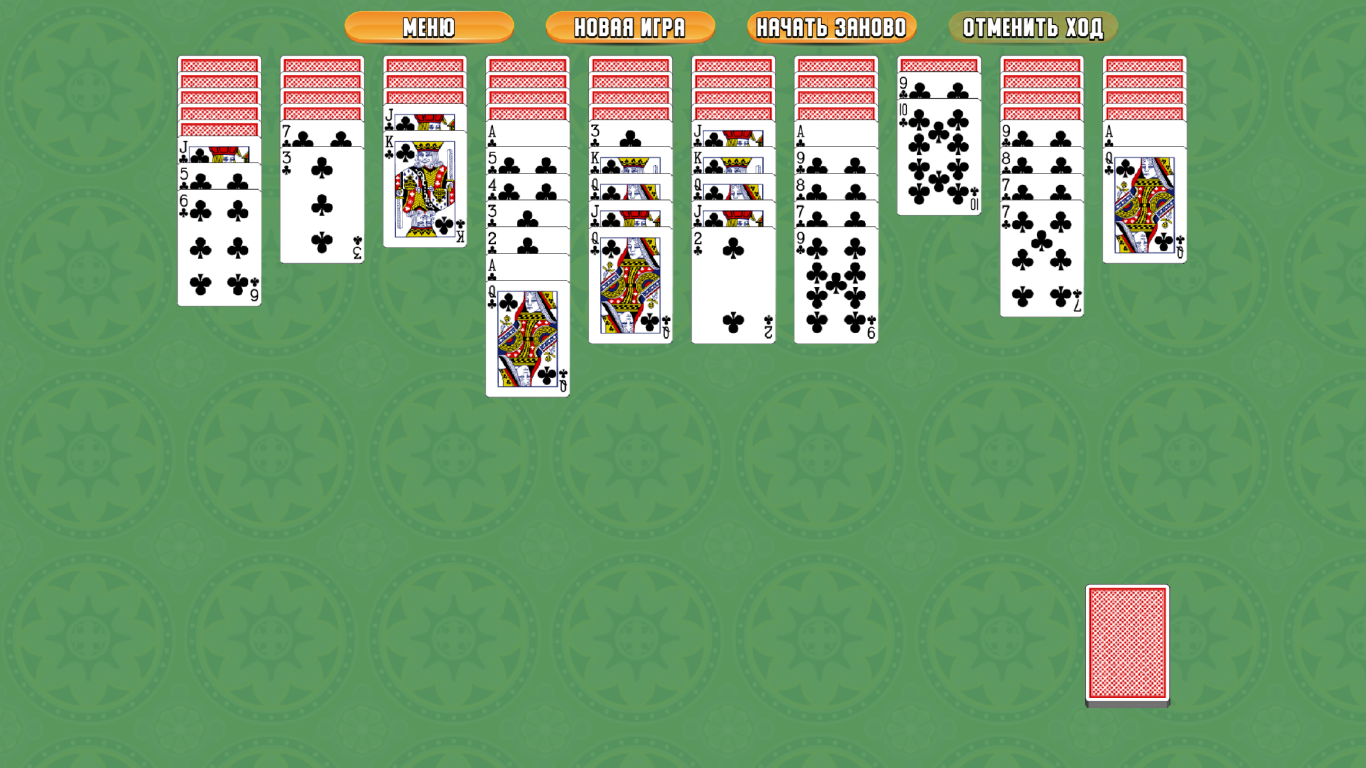
Task: Select the Queen of clubs in fourth column
Action: pyautogui.click(x=526, y=340)
